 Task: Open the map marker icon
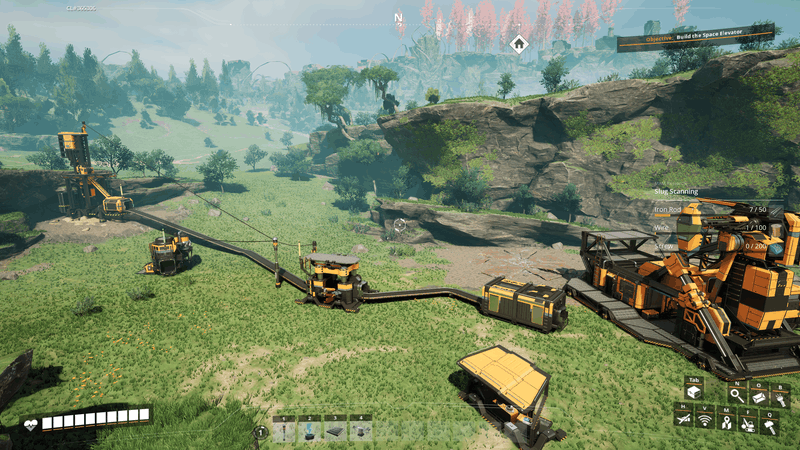click(x=727, y=423)
